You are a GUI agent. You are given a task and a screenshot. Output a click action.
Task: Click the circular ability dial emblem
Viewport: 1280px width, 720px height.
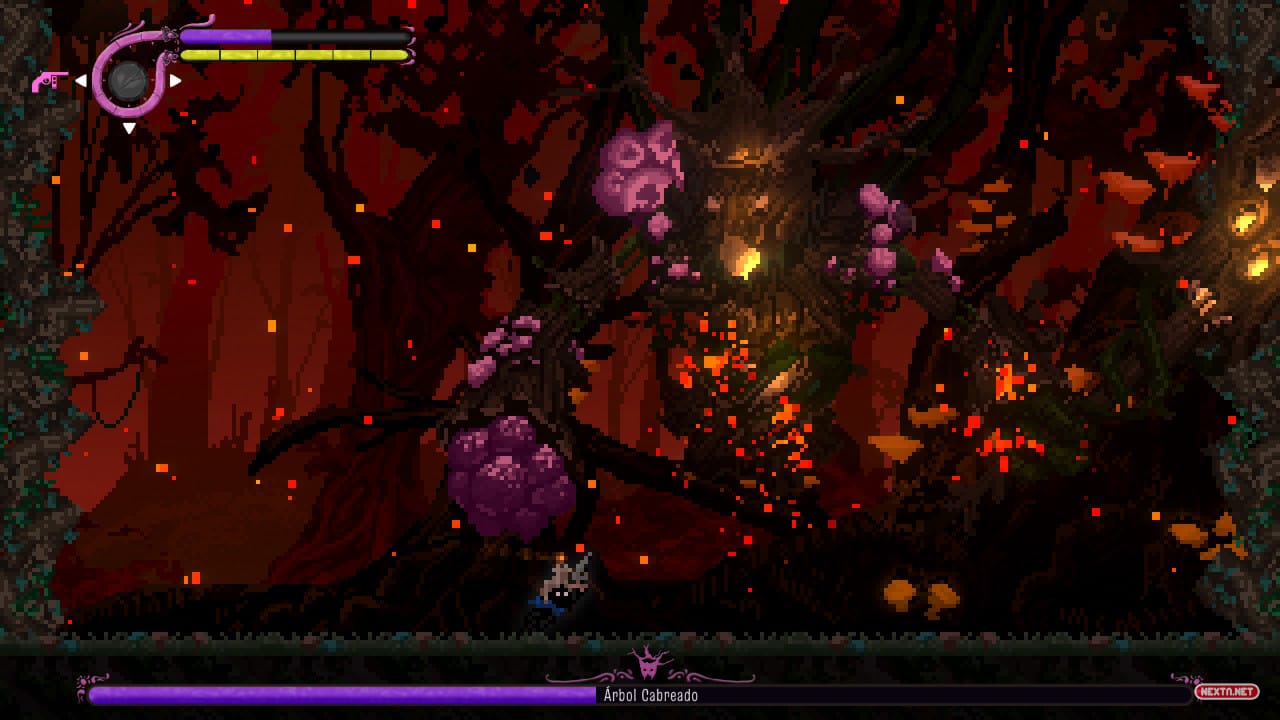(x=128, y=82)
